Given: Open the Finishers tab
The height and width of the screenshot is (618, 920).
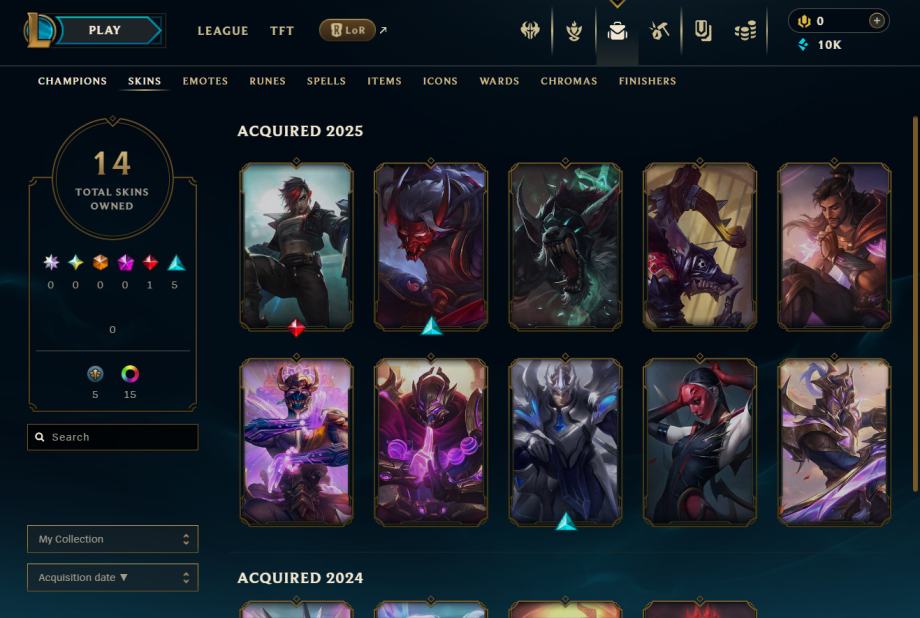Looking at the screenshot, I should click(x=647, y=81).
